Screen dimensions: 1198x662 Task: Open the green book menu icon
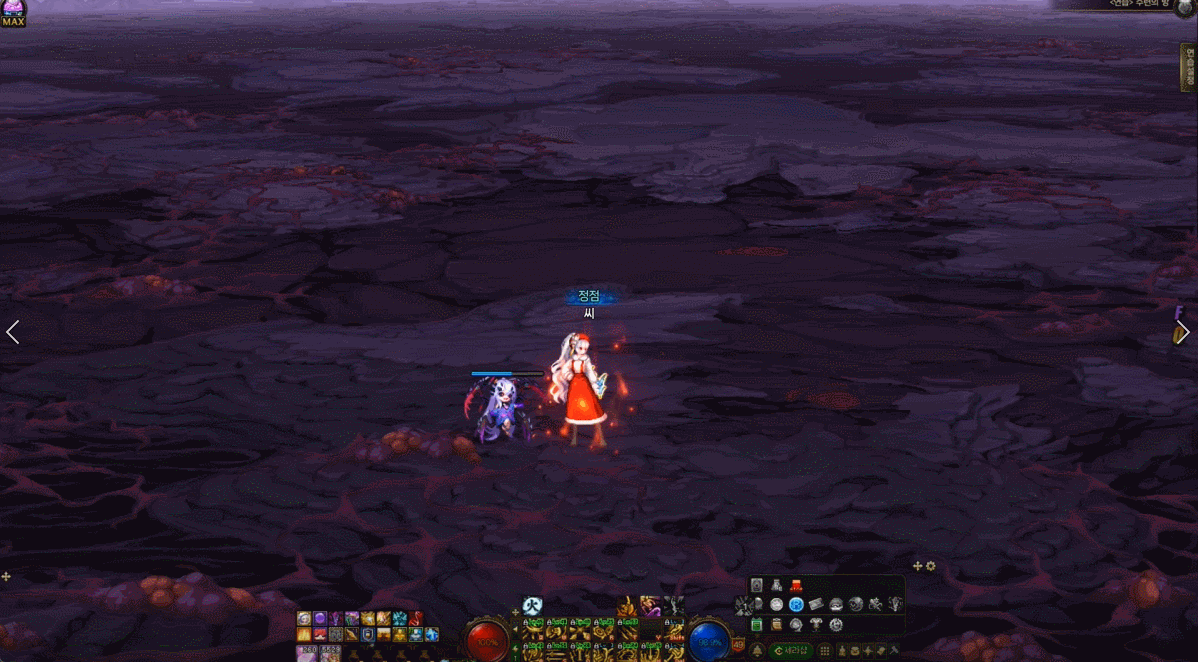[757, 625]
